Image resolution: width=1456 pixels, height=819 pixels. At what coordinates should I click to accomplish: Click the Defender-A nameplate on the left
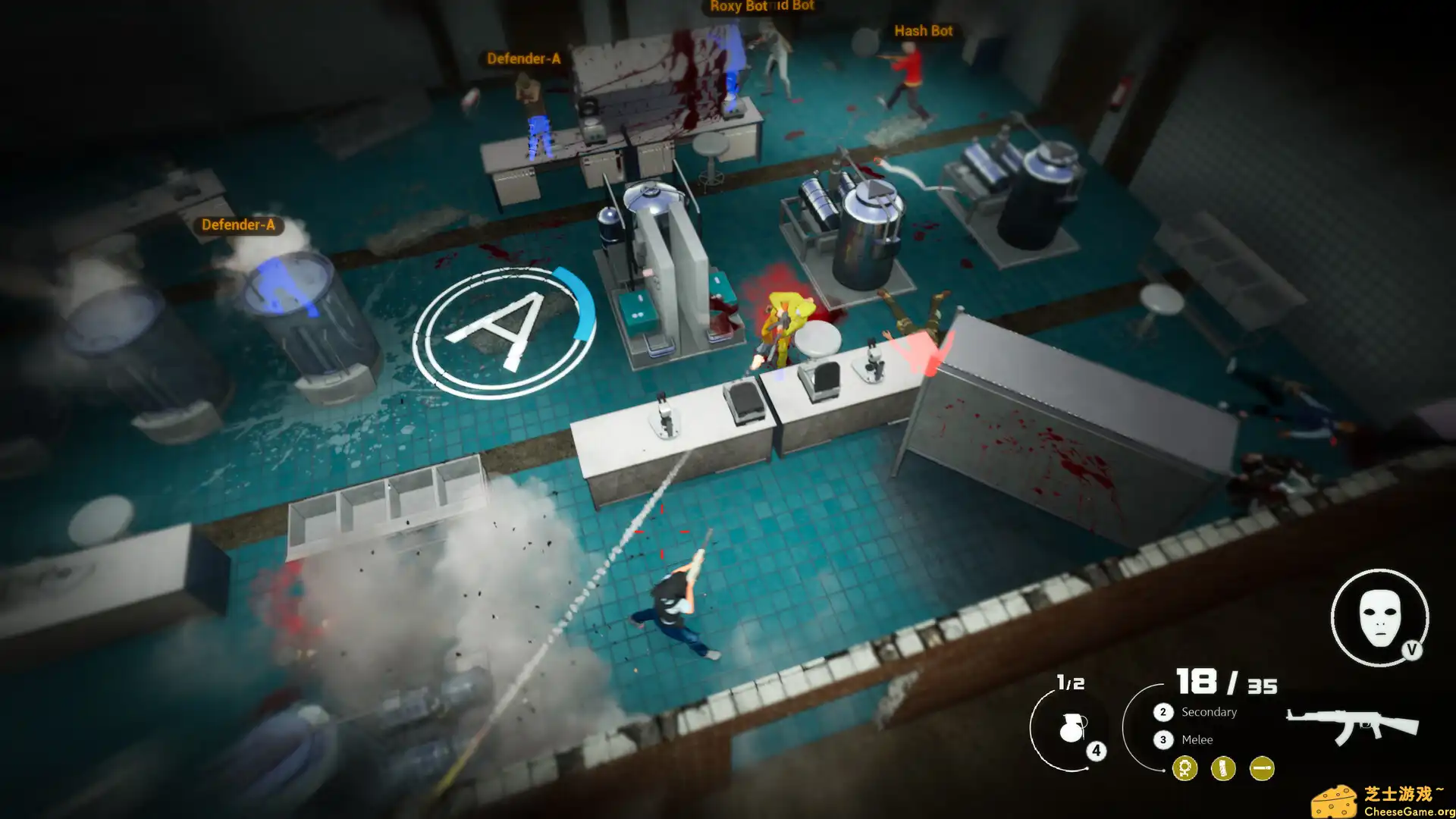tap(240, 224)
